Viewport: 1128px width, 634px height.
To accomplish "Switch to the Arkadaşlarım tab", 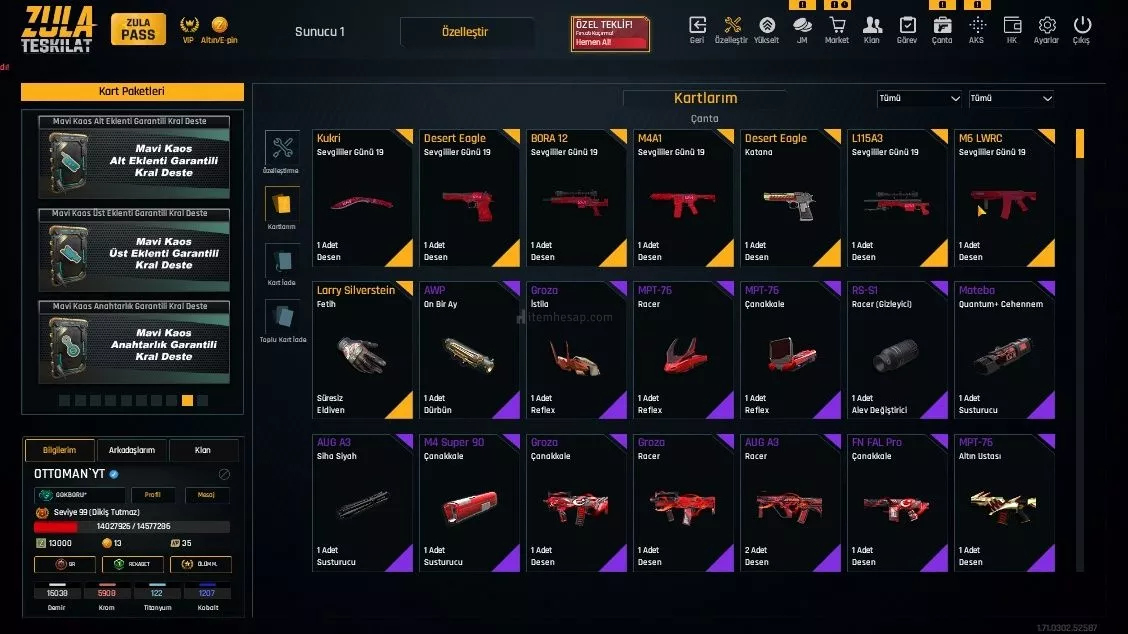I will click(132, 450).
